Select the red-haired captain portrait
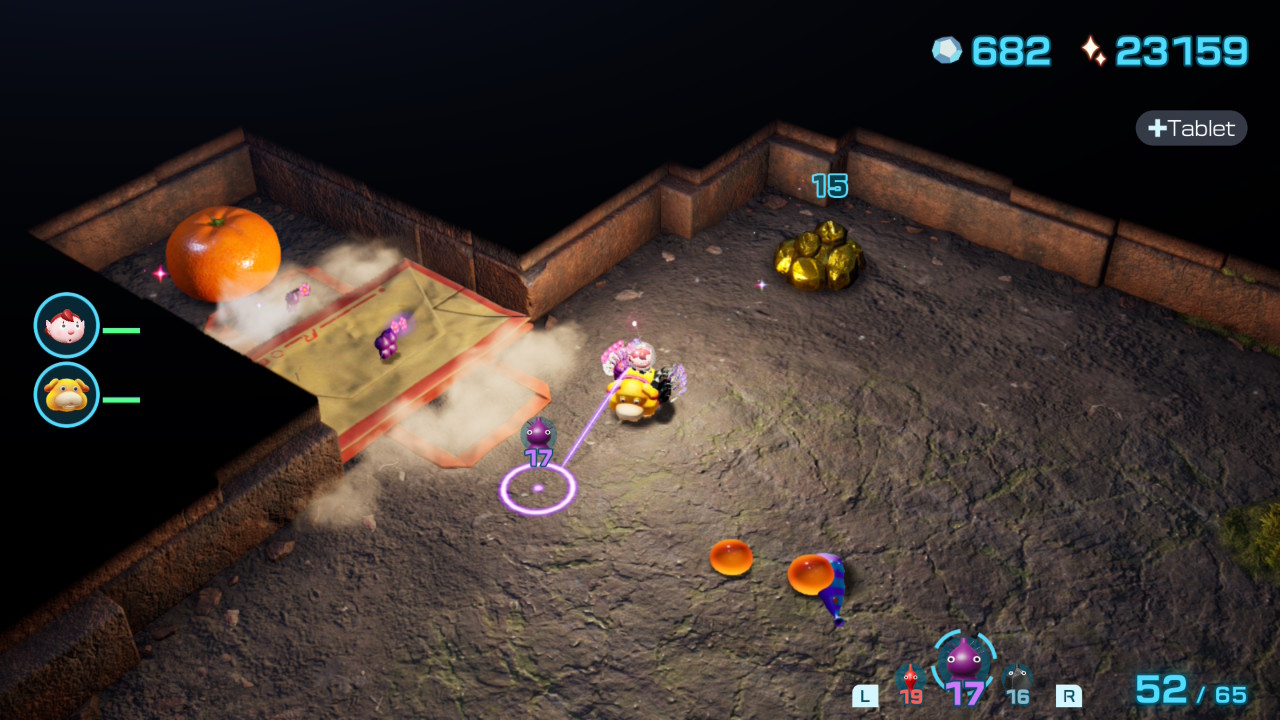The width and height of the screenshot is (1280, 720). point(67,325)
